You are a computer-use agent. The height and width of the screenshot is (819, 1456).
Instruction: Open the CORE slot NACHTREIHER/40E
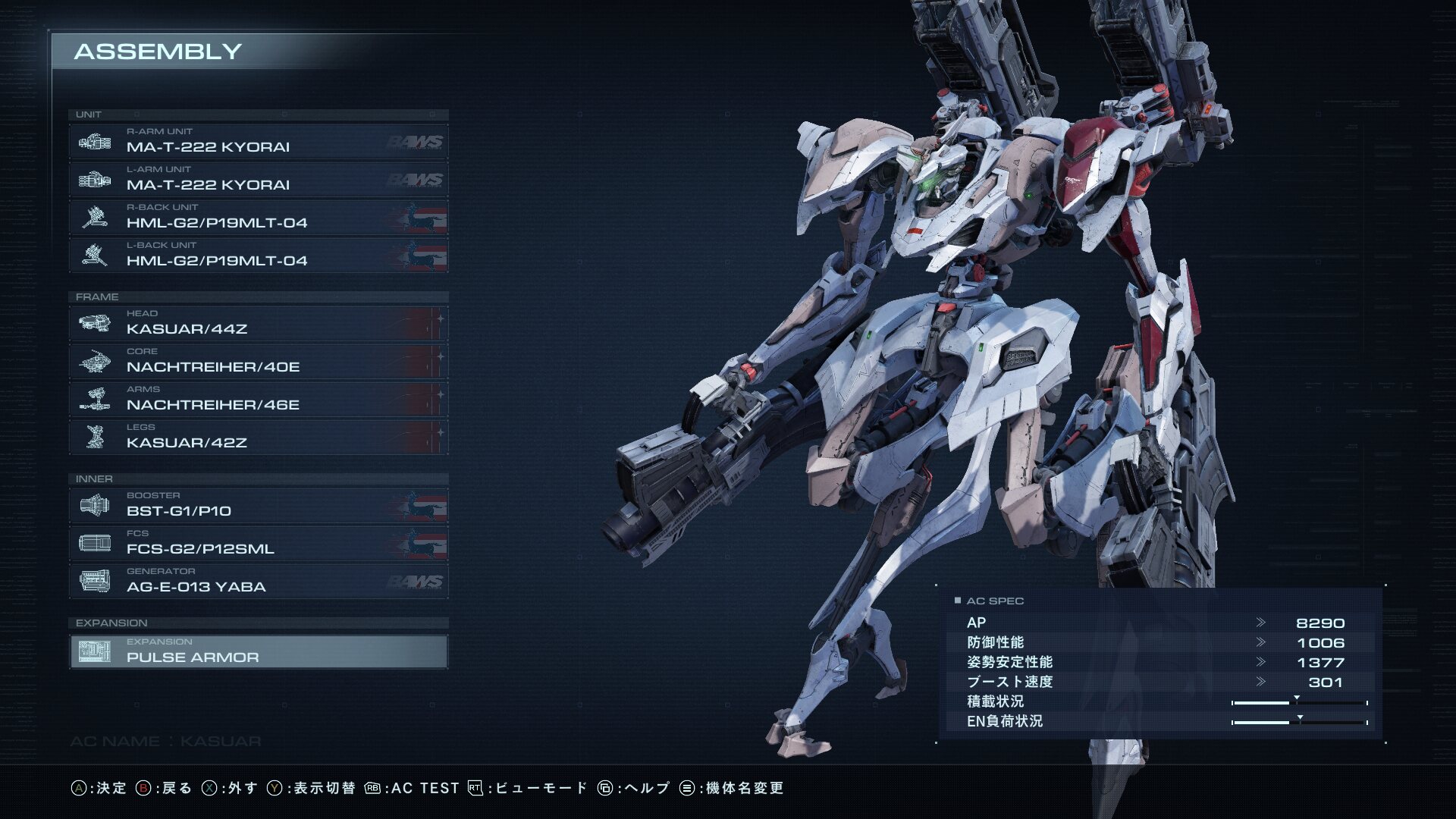258,361
